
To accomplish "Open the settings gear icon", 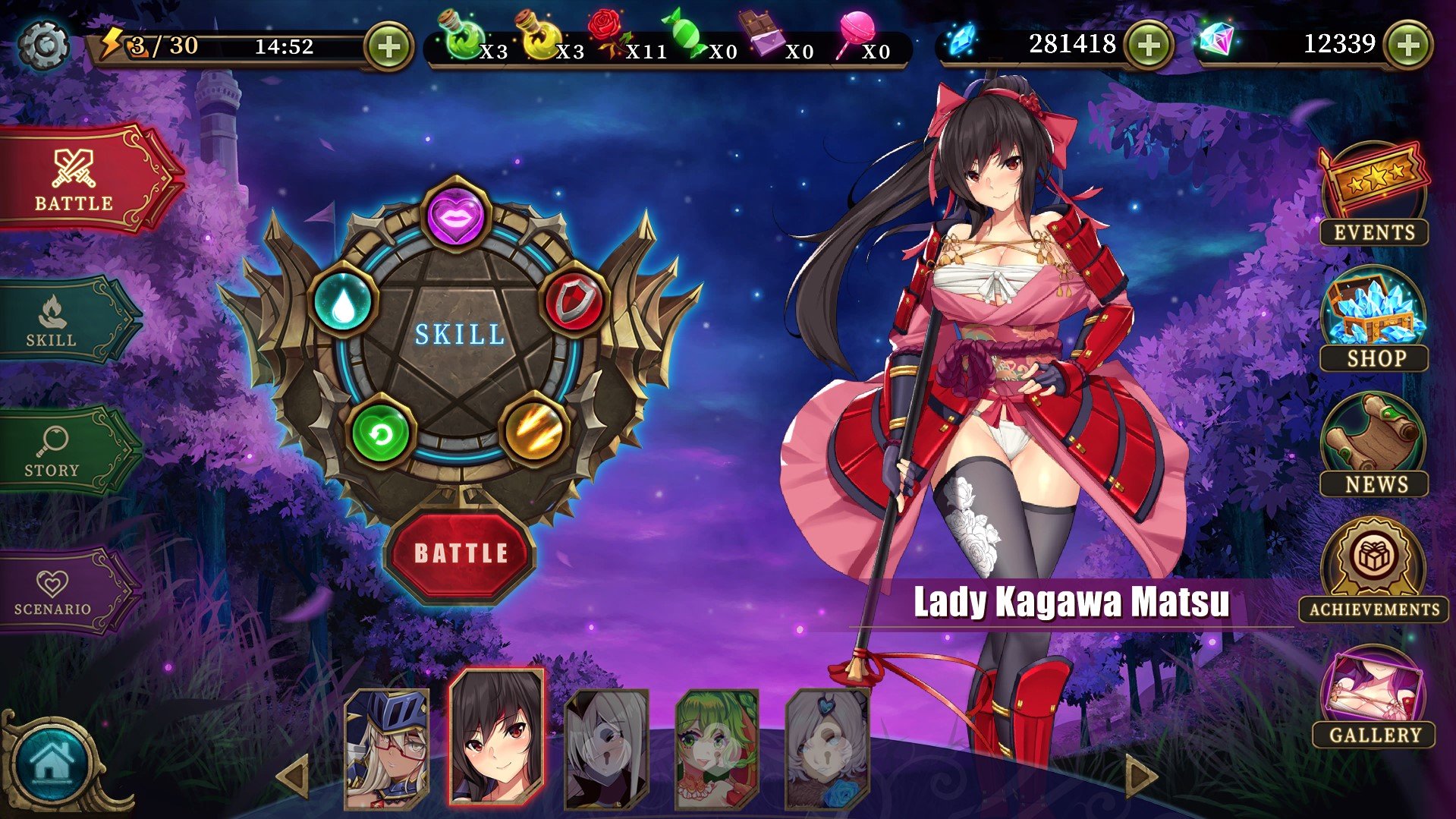I will coord(43,46).
